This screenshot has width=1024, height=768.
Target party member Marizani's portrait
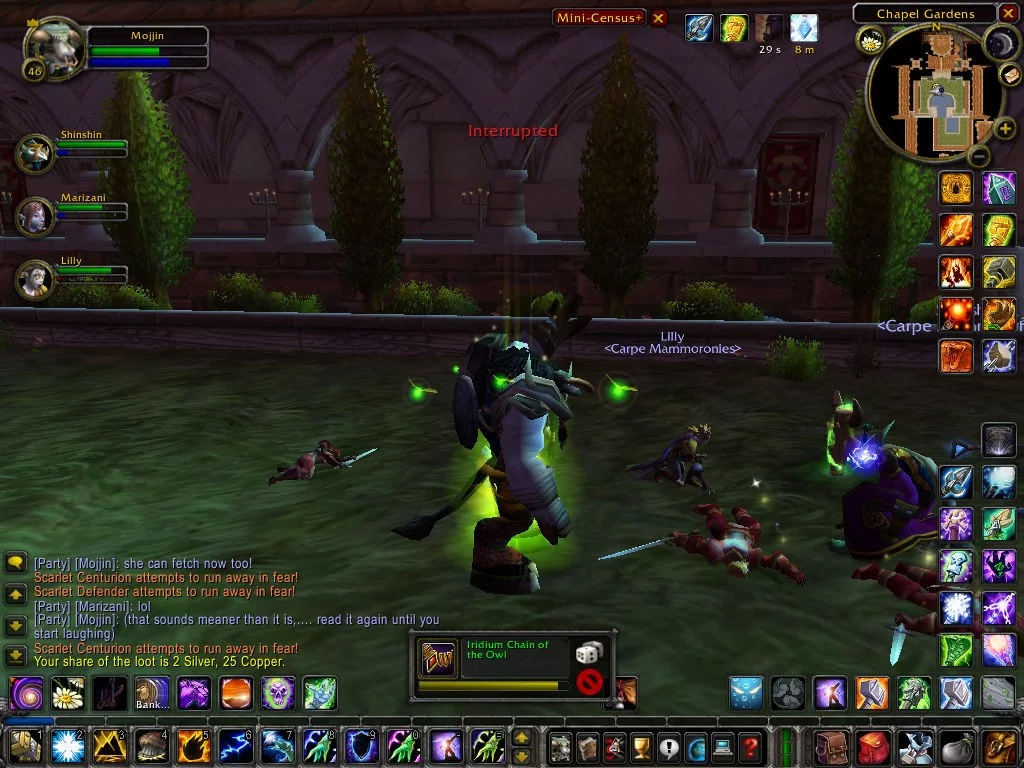36,215
